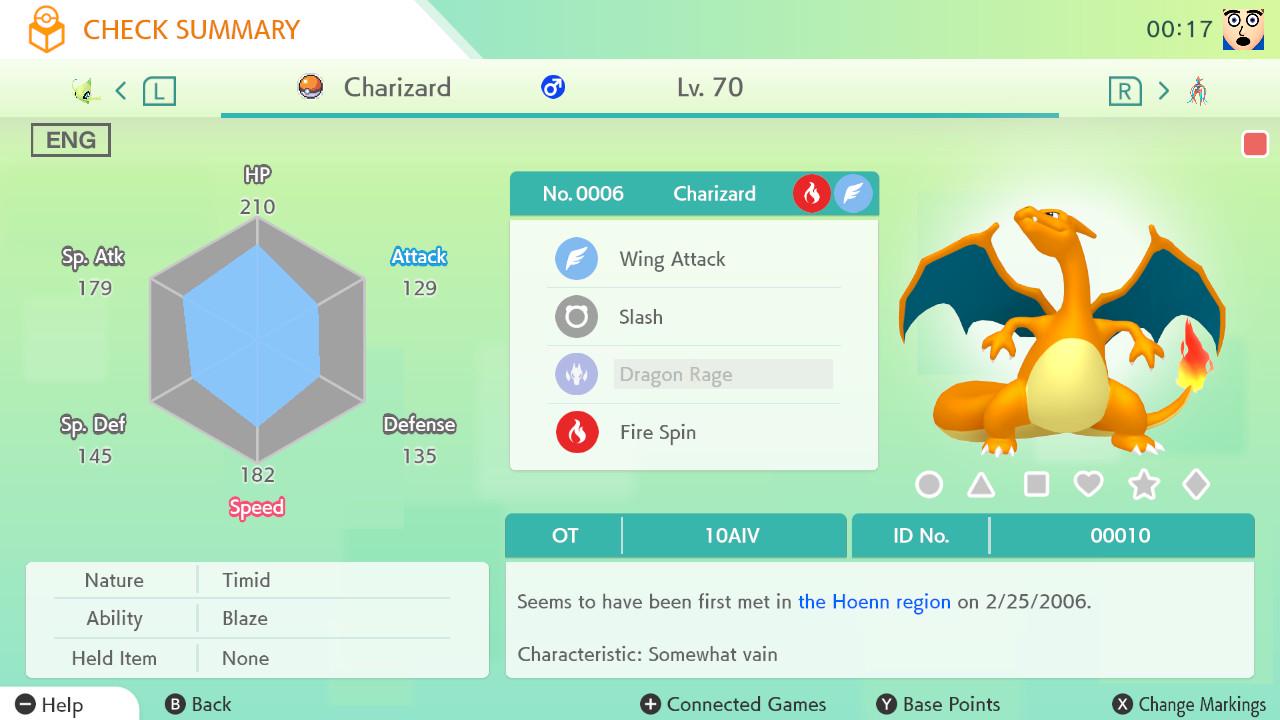Screen dimensions: 1280x720
Task: Open the Help option
Action: tap(50, 704)
